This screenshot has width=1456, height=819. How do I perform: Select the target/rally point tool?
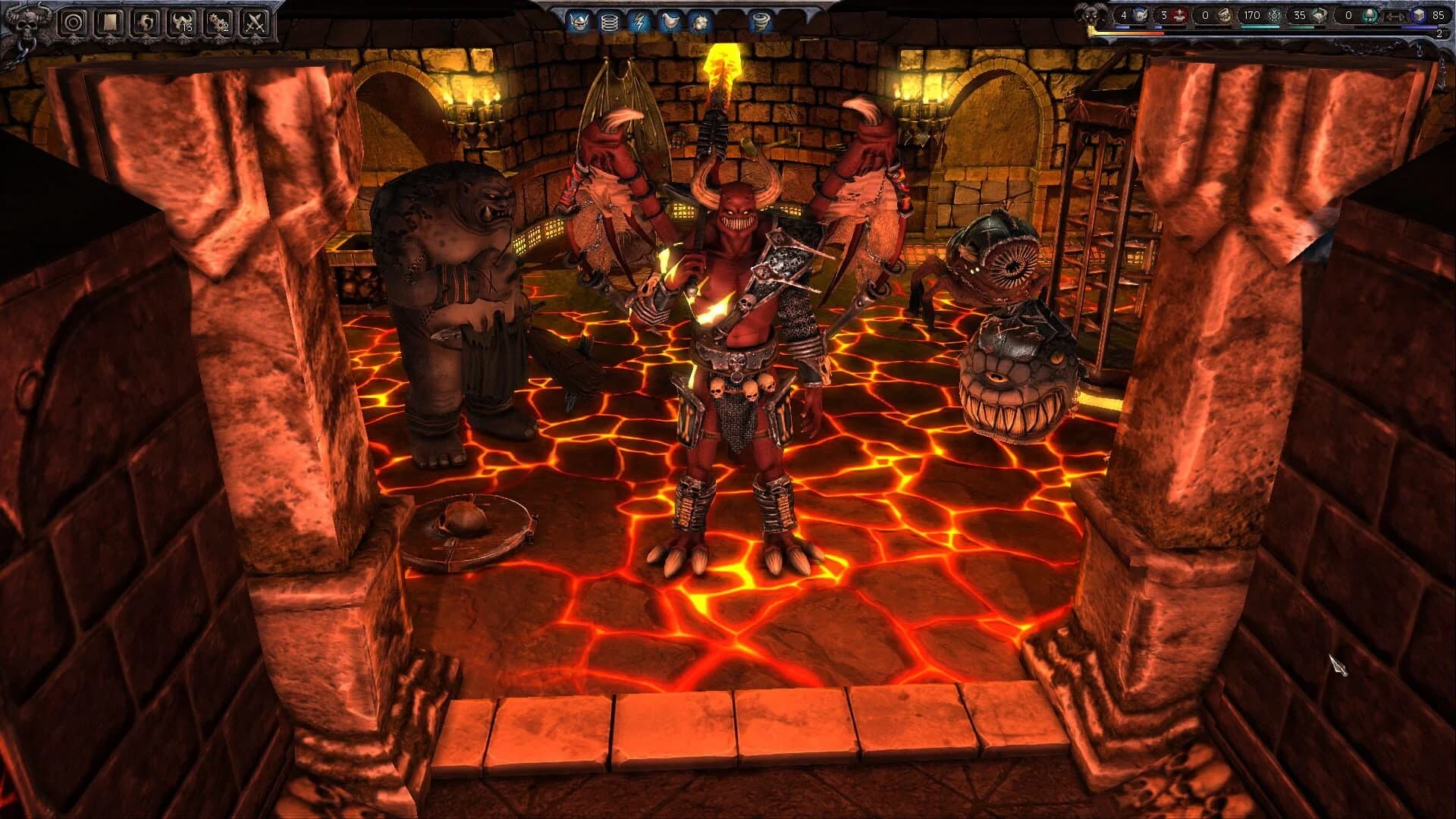(71, 23)
